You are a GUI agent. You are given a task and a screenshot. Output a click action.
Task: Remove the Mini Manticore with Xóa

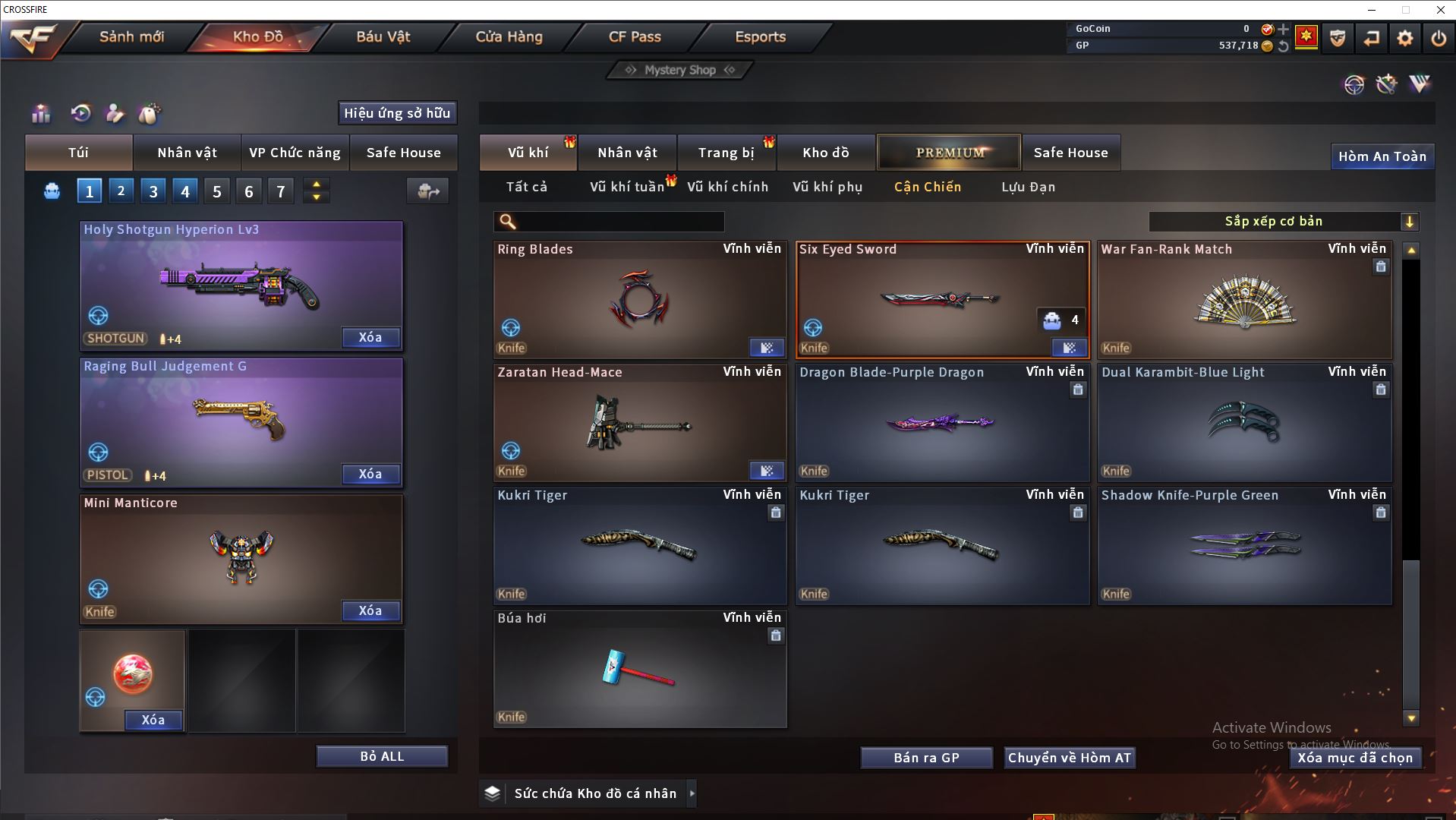click(x=370, y=610)
